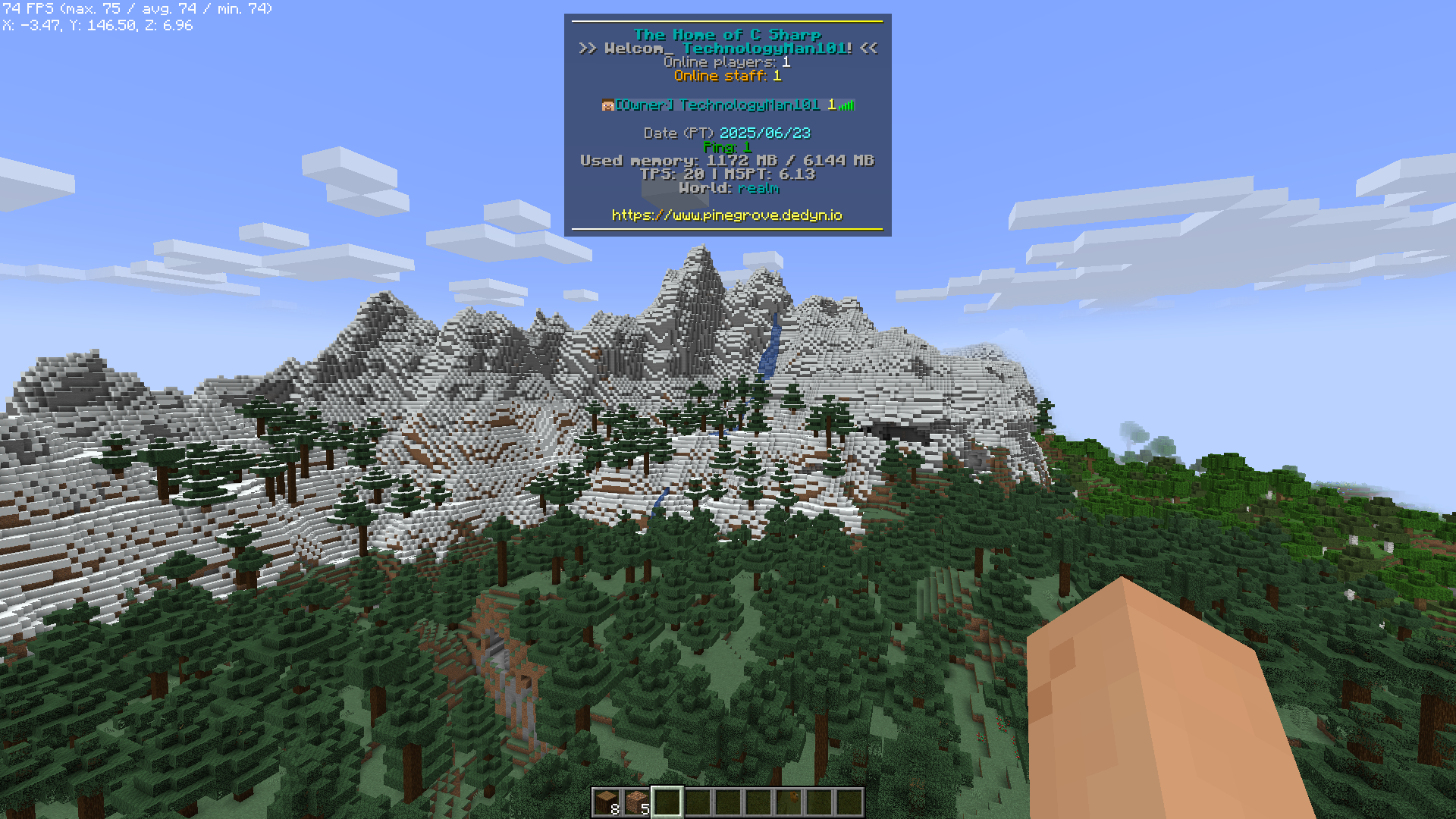1456x819 pixels.
Task: Click the highlighted empty hotbar slot
Action: pyautogui.click(x=667, y=802)
